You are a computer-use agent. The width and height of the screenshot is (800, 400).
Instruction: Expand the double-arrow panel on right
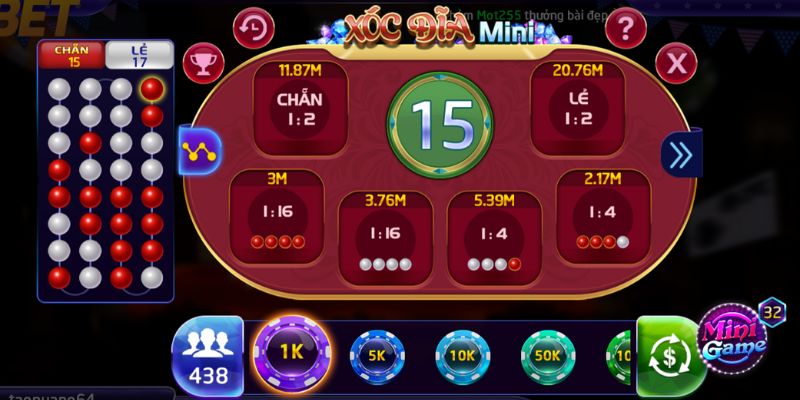(x=681, y=154)
